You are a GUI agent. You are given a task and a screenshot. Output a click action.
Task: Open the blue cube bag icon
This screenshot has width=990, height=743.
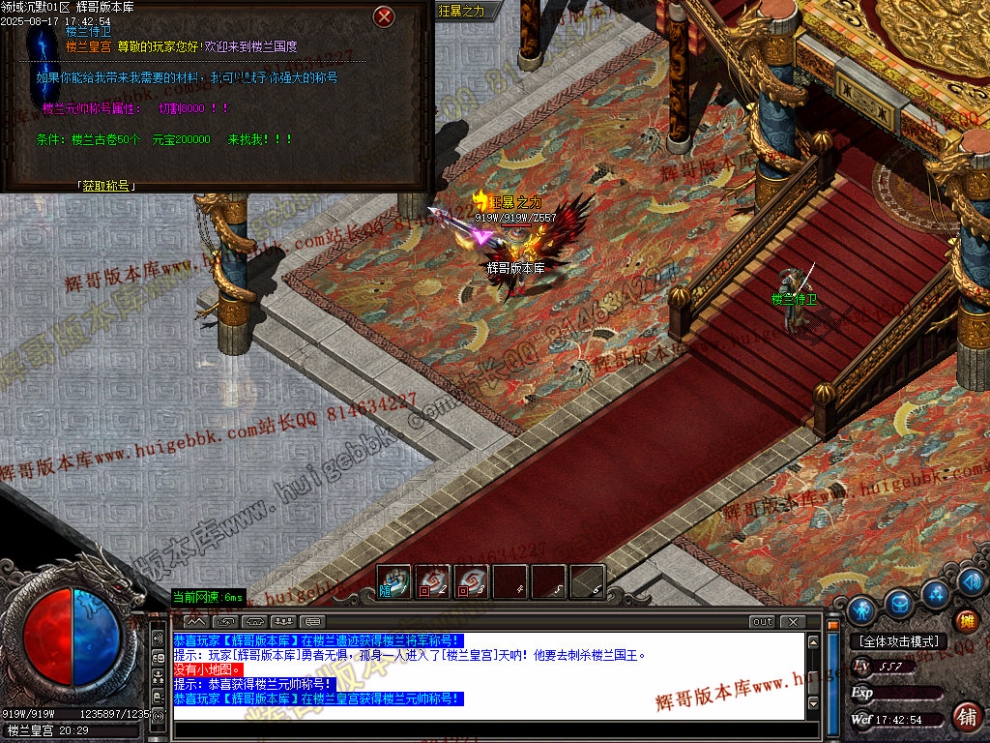(899, 603)
